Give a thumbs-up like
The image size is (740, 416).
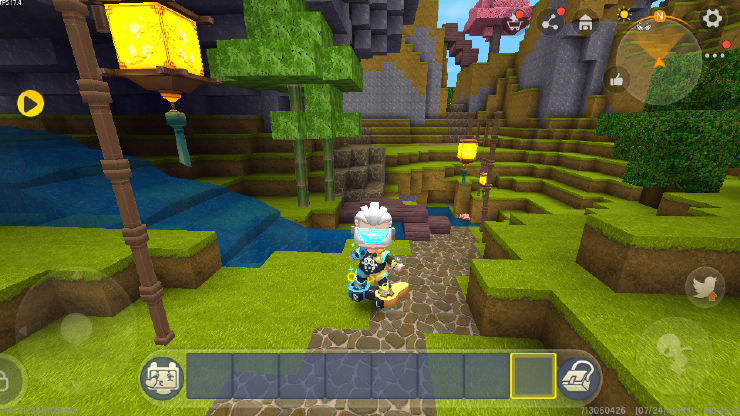point(617,79)
